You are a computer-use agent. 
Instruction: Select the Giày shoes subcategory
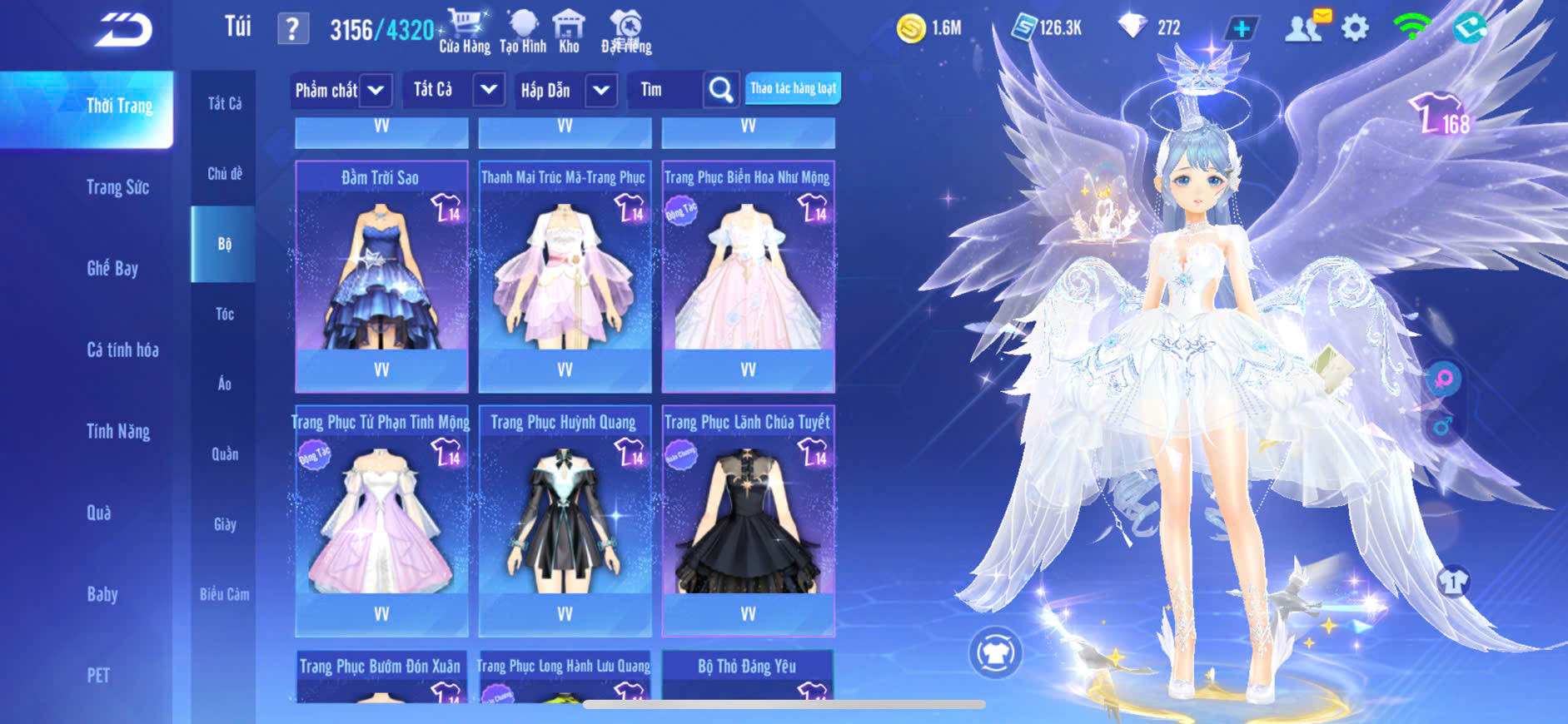tap(224, 524)
